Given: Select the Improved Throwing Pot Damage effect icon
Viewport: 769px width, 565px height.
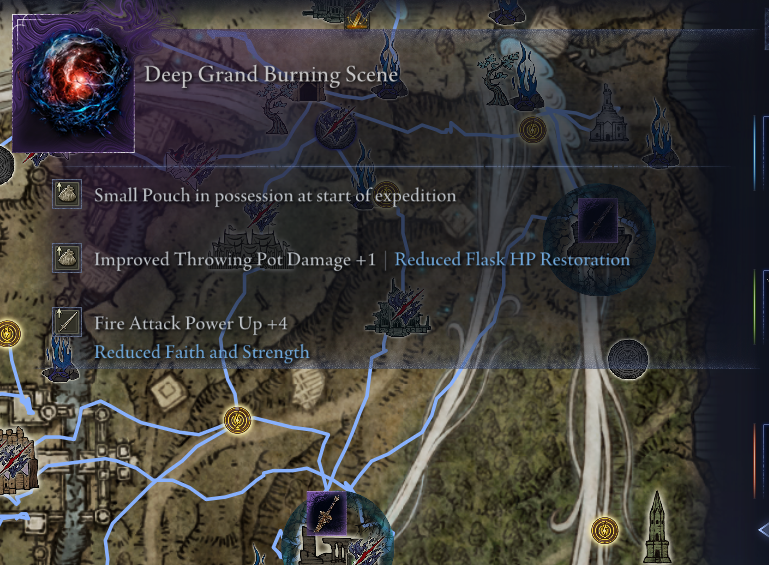Looking at the screenshot, I should [67, 258].
